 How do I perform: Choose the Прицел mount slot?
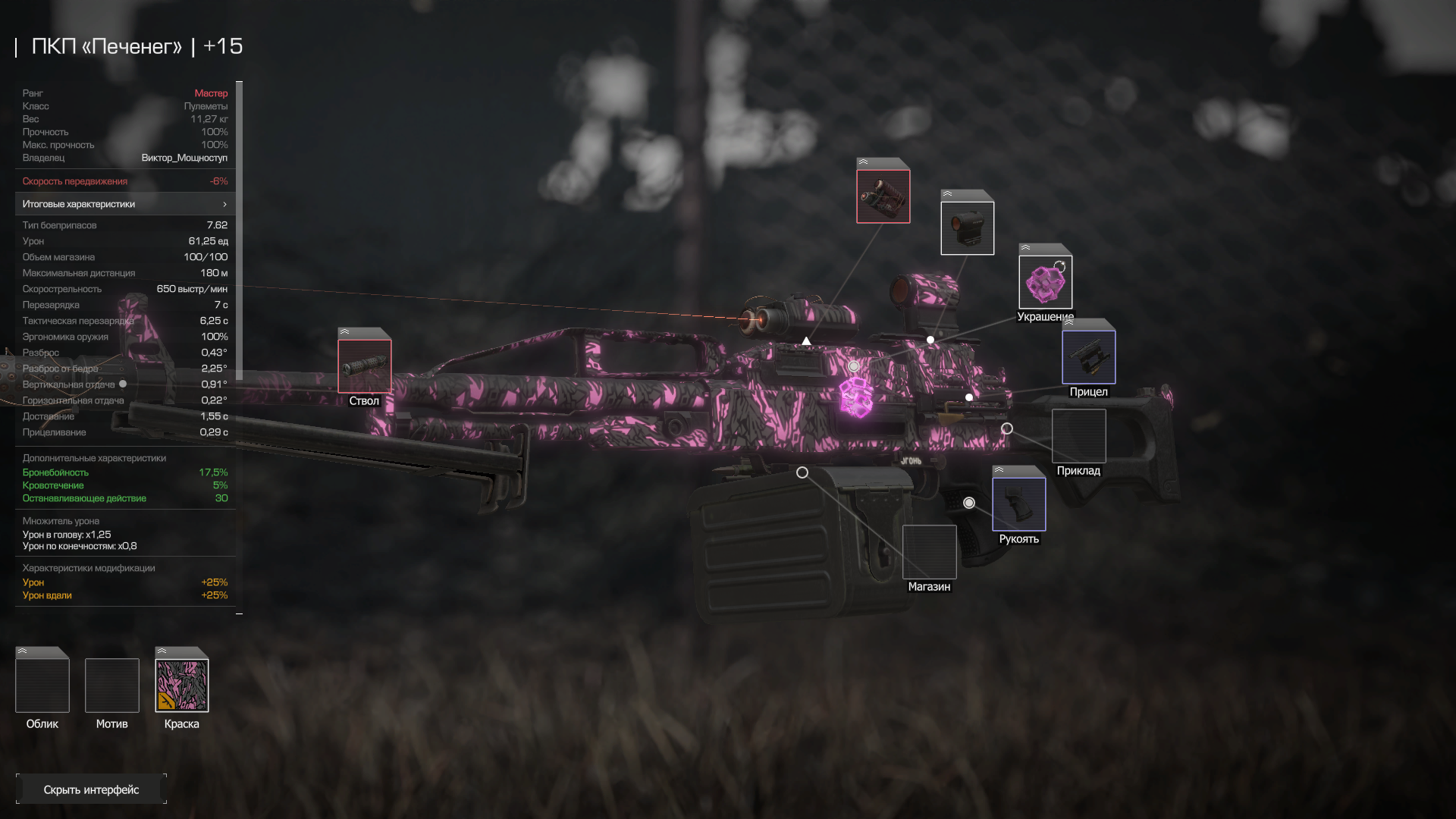[x=1088, y=357]
